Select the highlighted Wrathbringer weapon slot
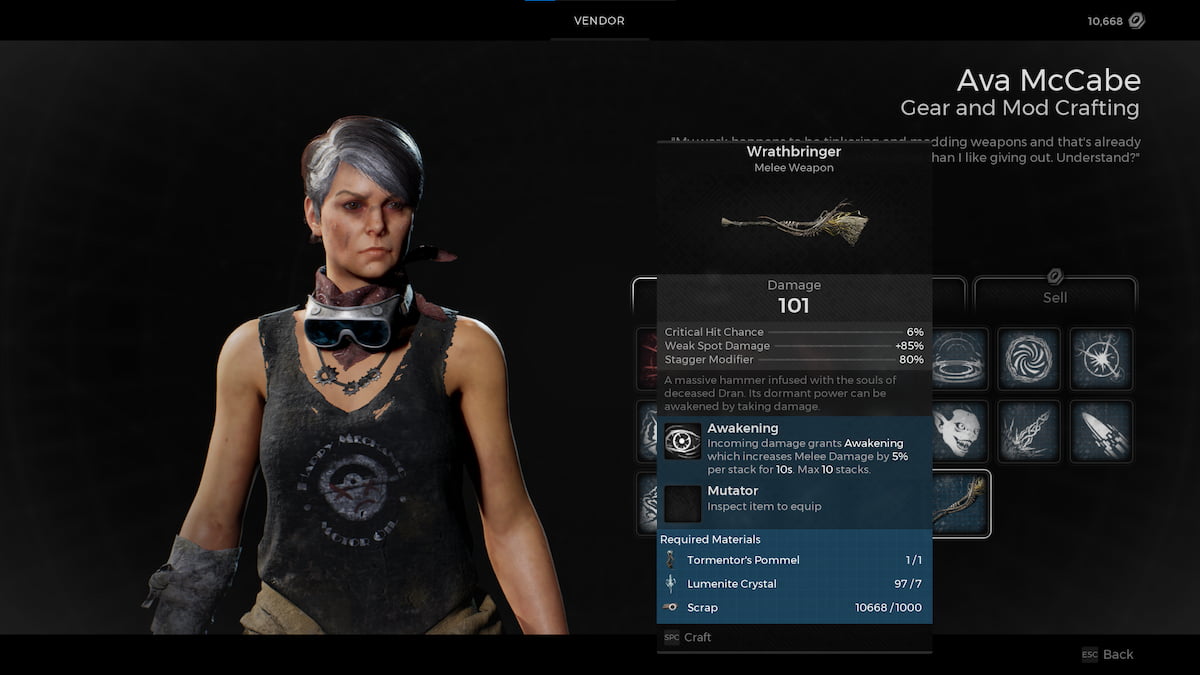1200x675 pixels. (961, 503)
